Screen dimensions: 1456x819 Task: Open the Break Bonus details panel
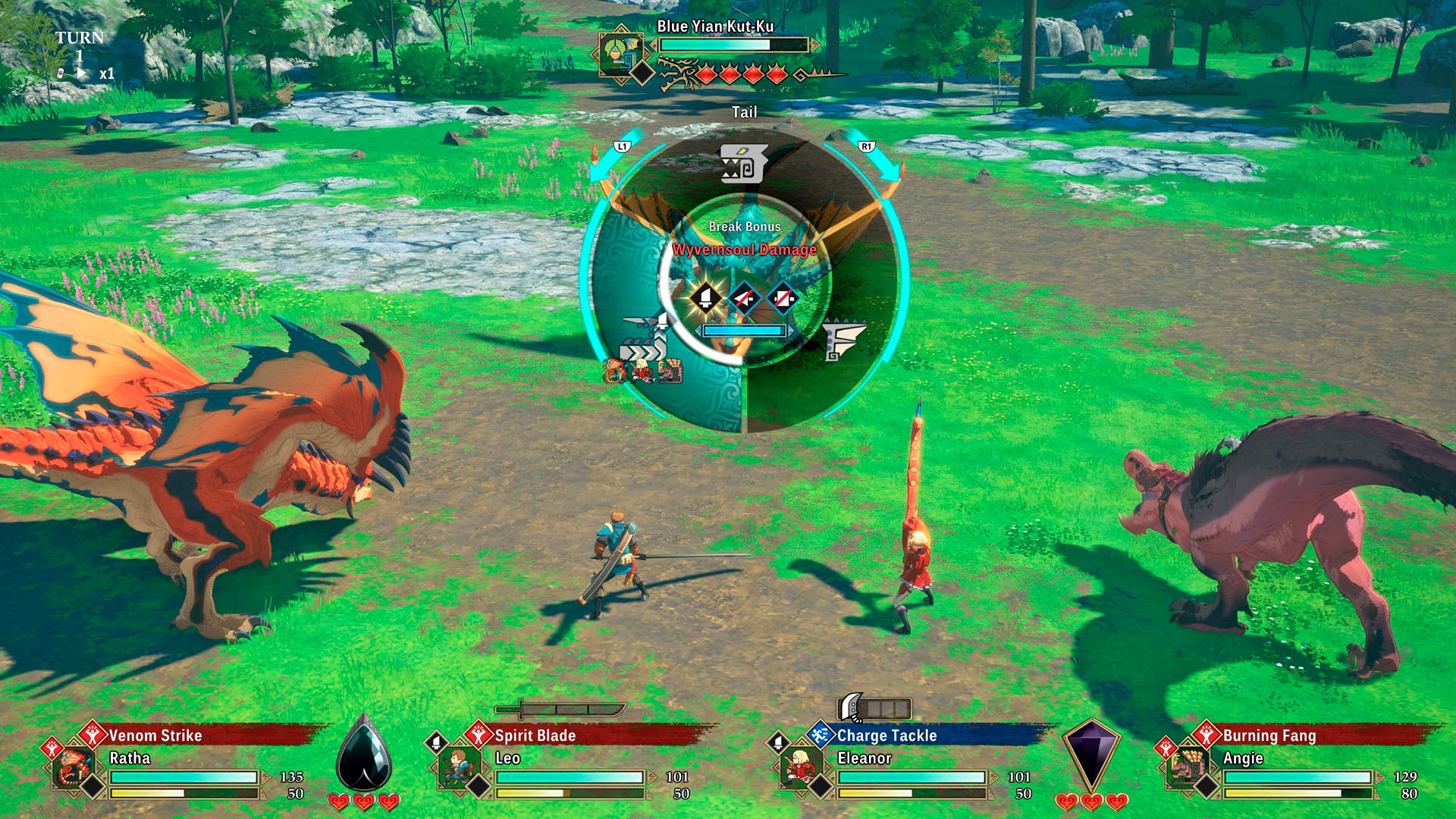point(743,226)
